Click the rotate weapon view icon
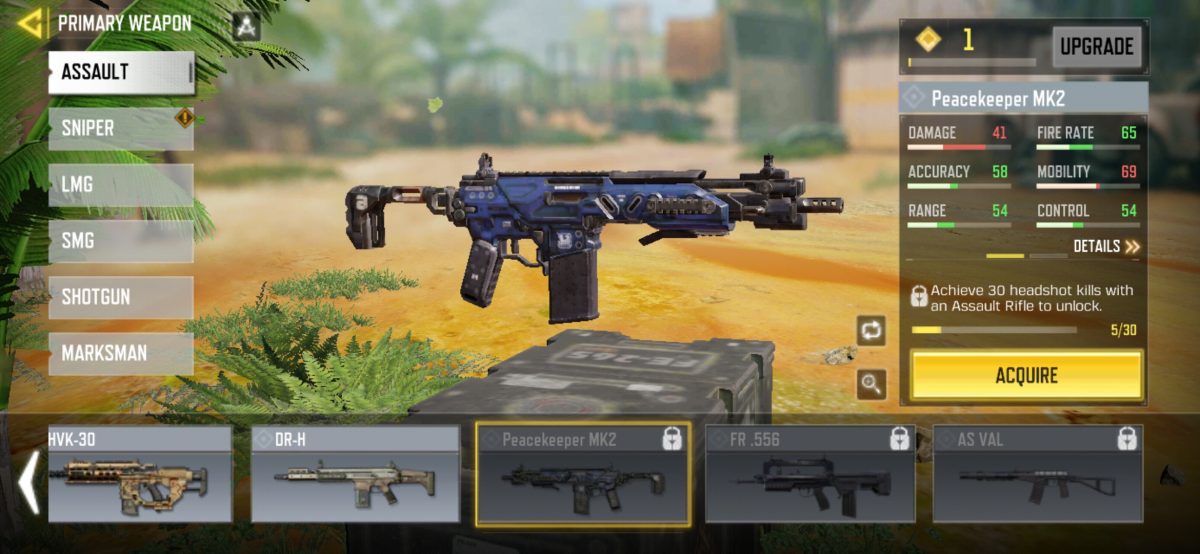Image resolution: width=1200 pixels, height=554 pixels. (x=870, y=330)
